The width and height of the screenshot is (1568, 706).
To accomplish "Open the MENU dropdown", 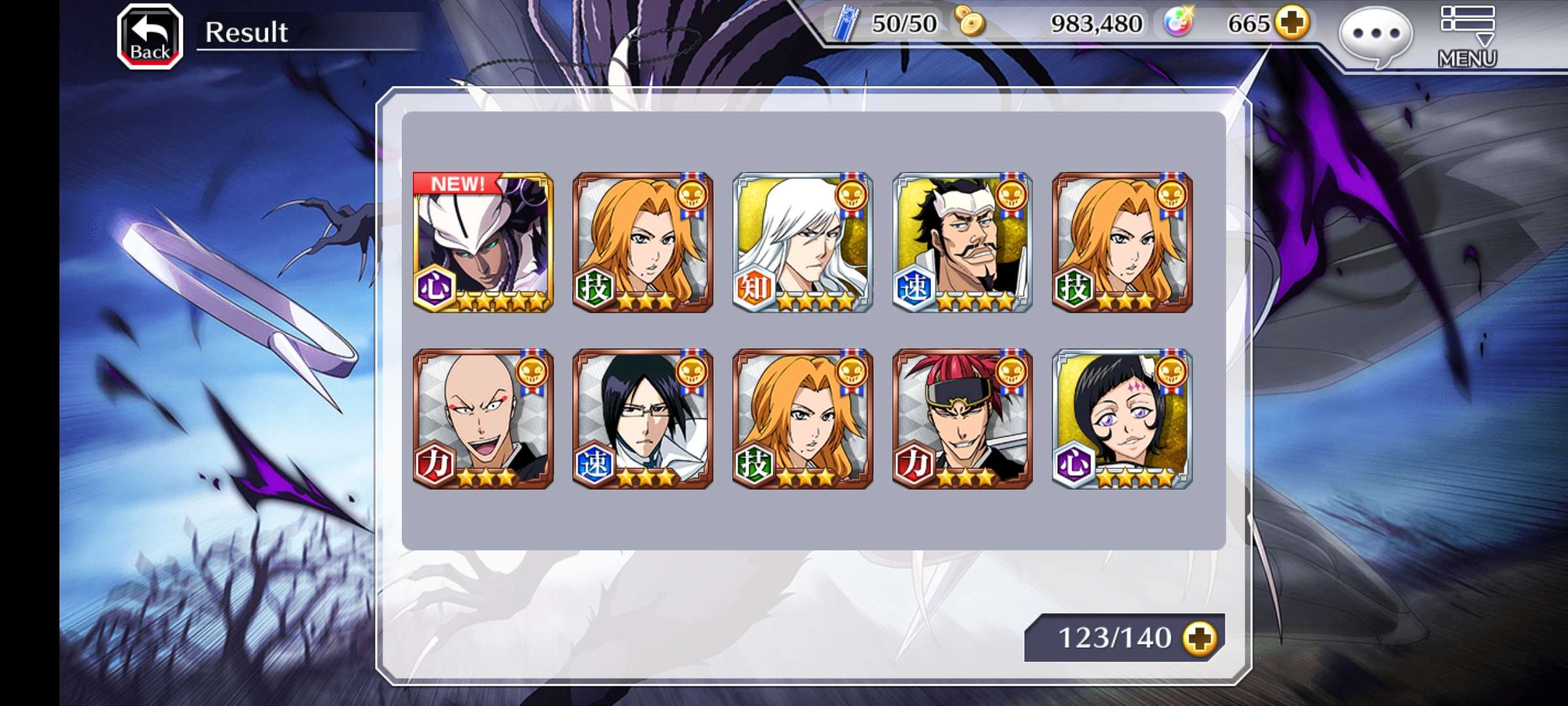I will 1467,37.
